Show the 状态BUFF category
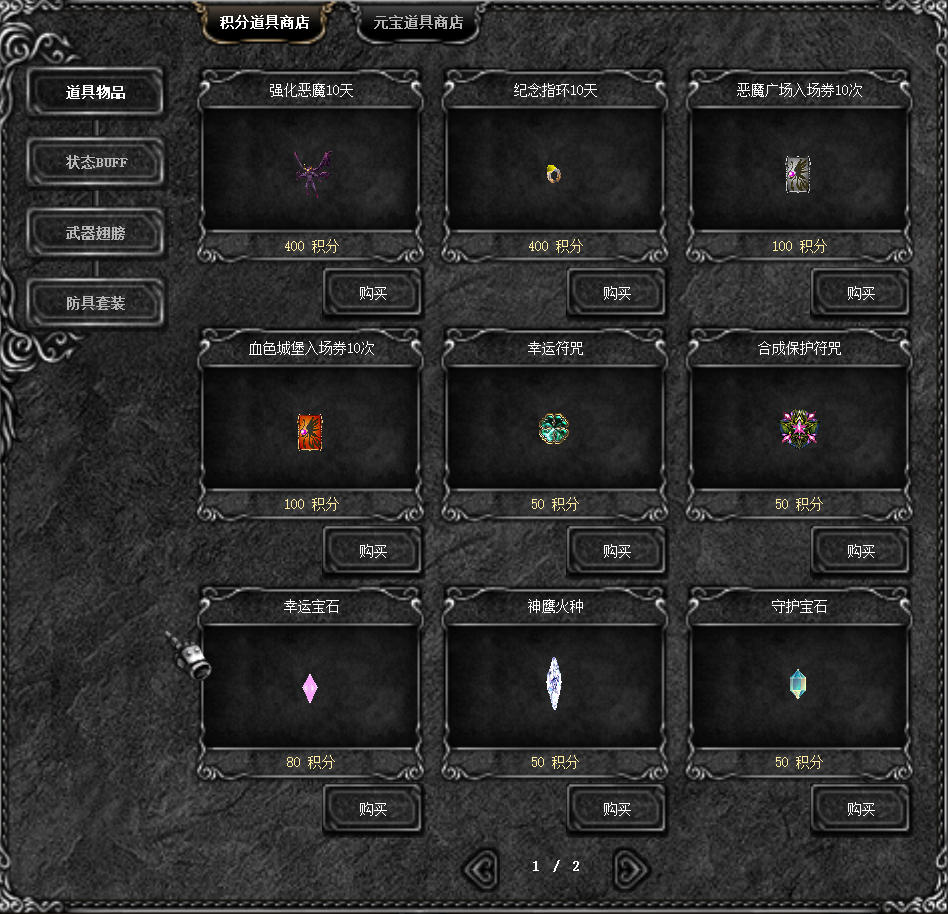Viewport: 948px width, 914px height. (96, 162)
